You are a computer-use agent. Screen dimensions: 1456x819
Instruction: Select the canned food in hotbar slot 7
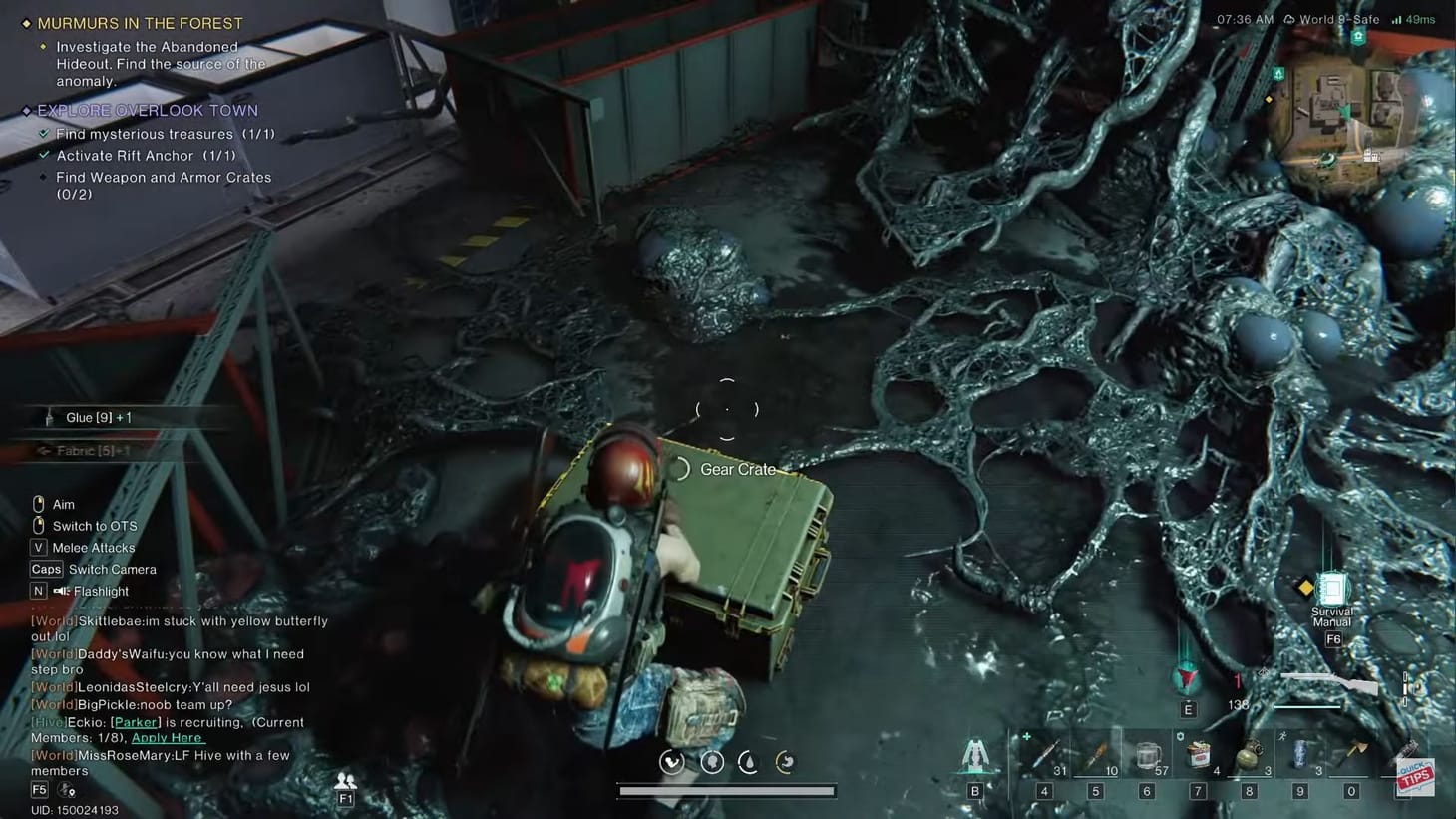click(1198, 755)
